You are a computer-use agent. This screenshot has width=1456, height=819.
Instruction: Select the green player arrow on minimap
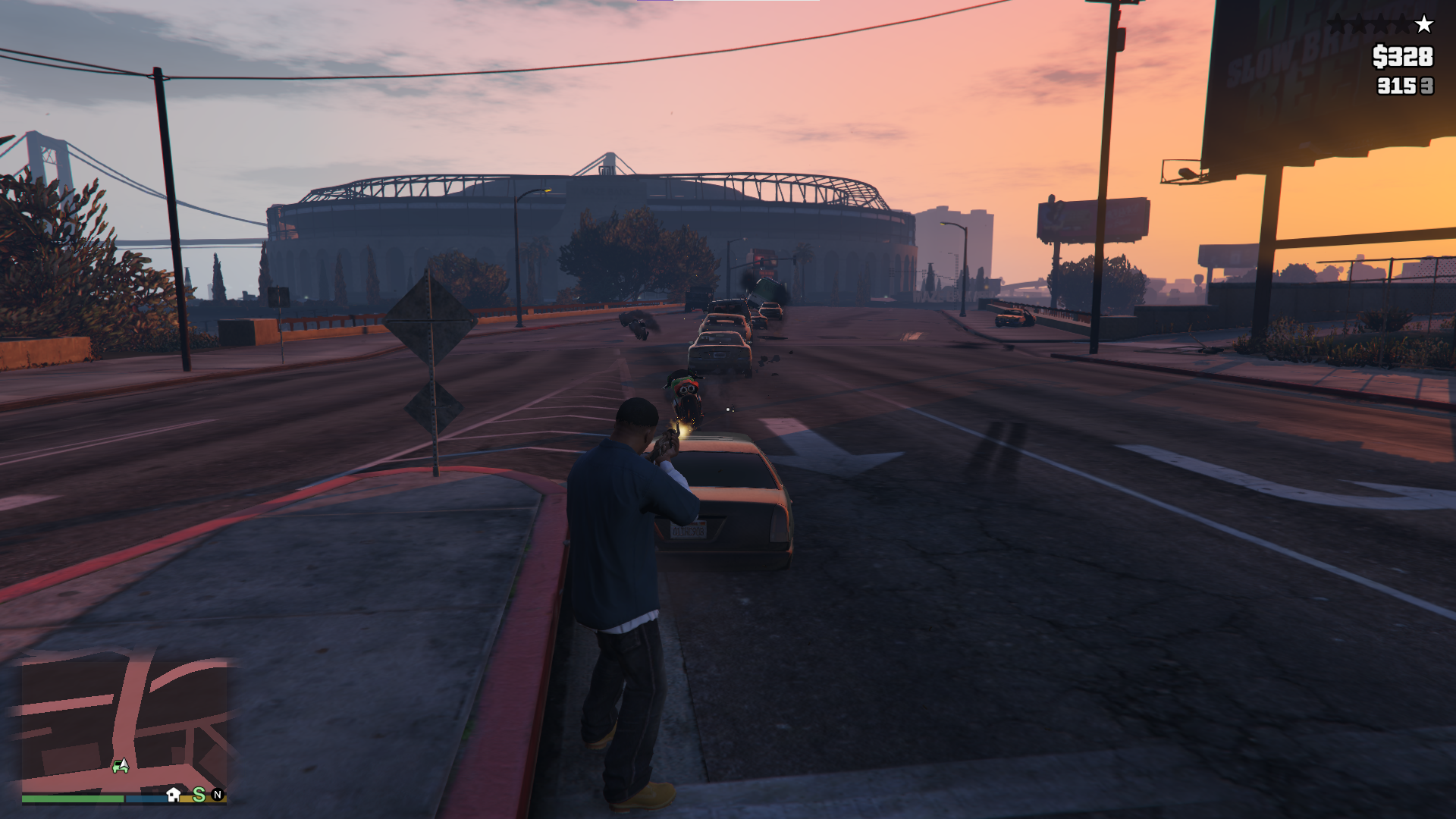coord(121,765)
